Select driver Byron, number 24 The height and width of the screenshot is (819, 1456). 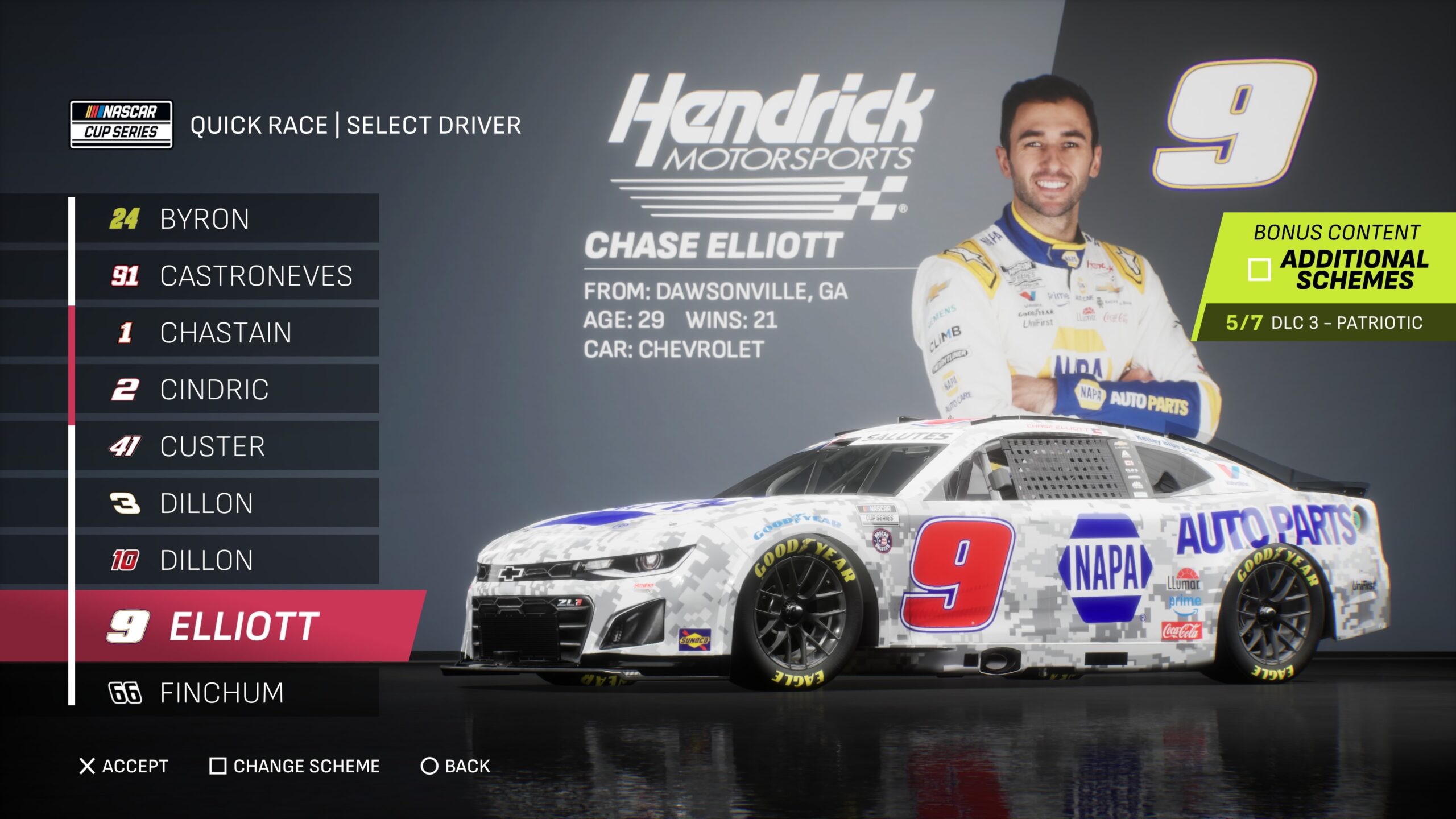[x=227, y=219]
